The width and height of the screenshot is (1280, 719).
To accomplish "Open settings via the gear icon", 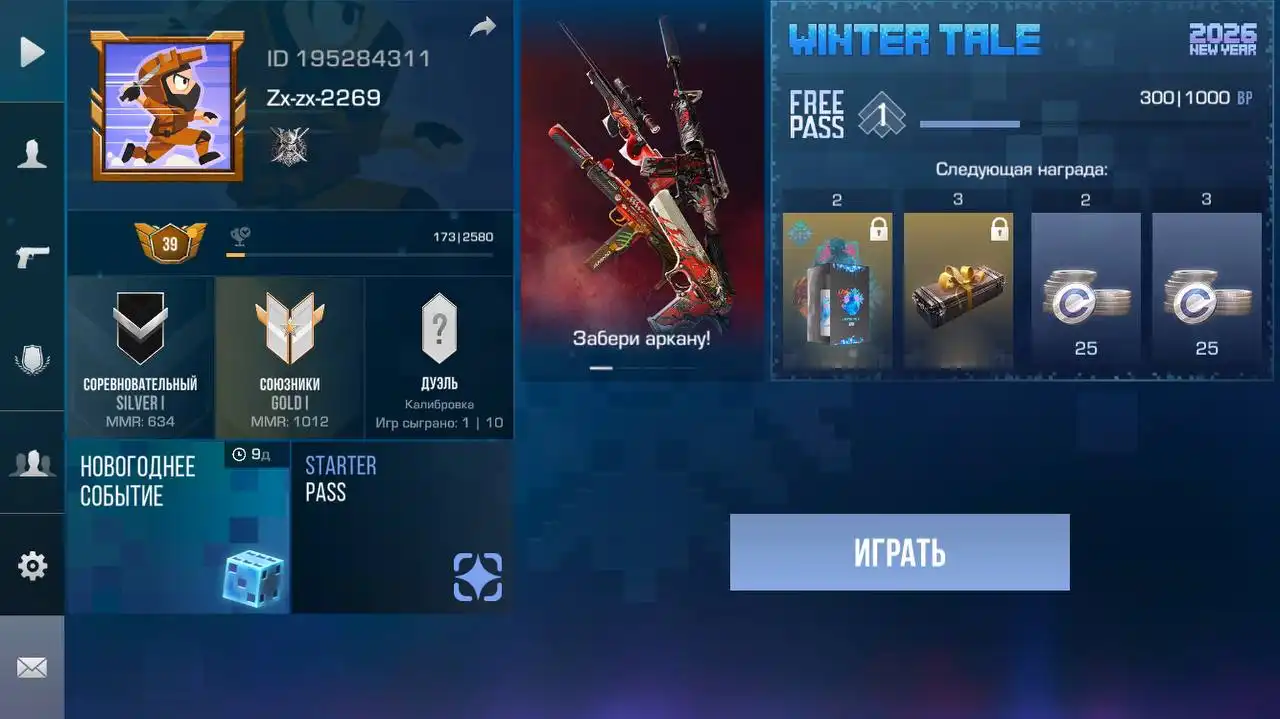I will tap(32, 566).
